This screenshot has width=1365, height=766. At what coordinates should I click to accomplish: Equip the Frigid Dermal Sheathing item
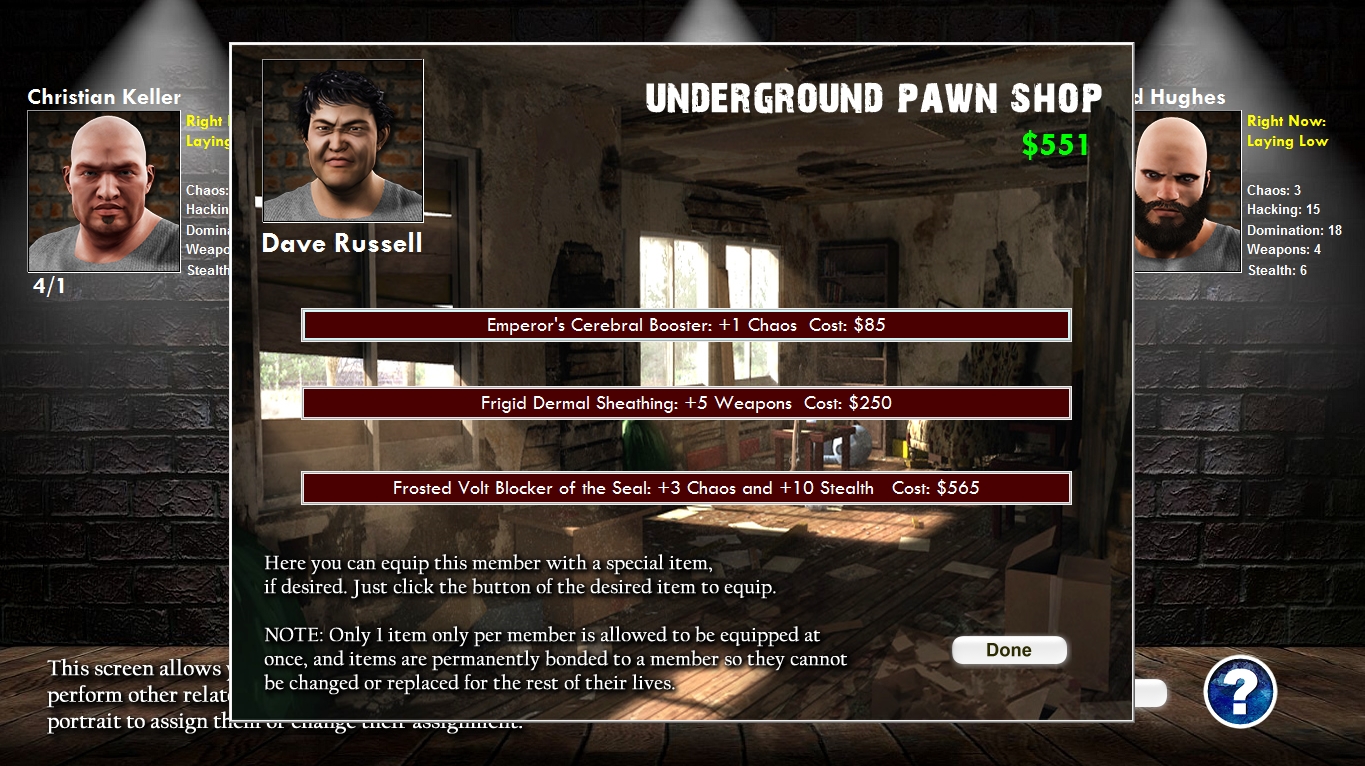pos(685,403)
